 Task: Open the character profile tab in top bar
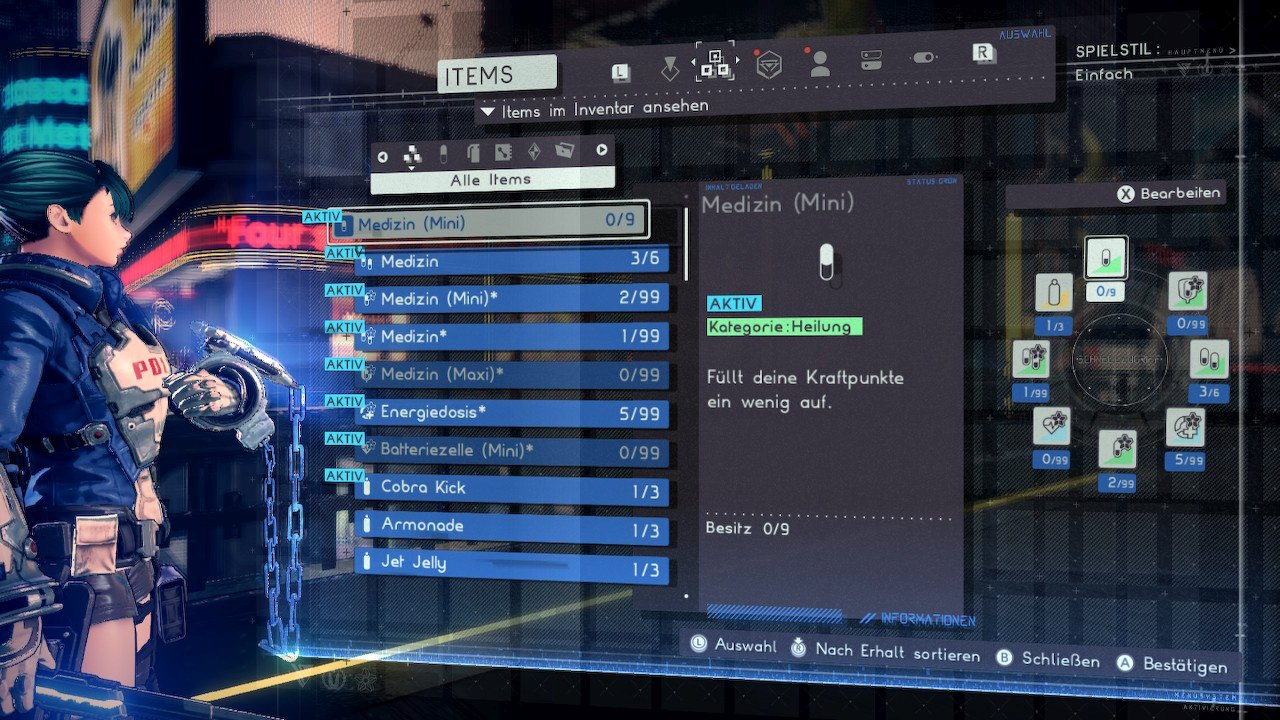pyautogui.click(x=820, y=65)
